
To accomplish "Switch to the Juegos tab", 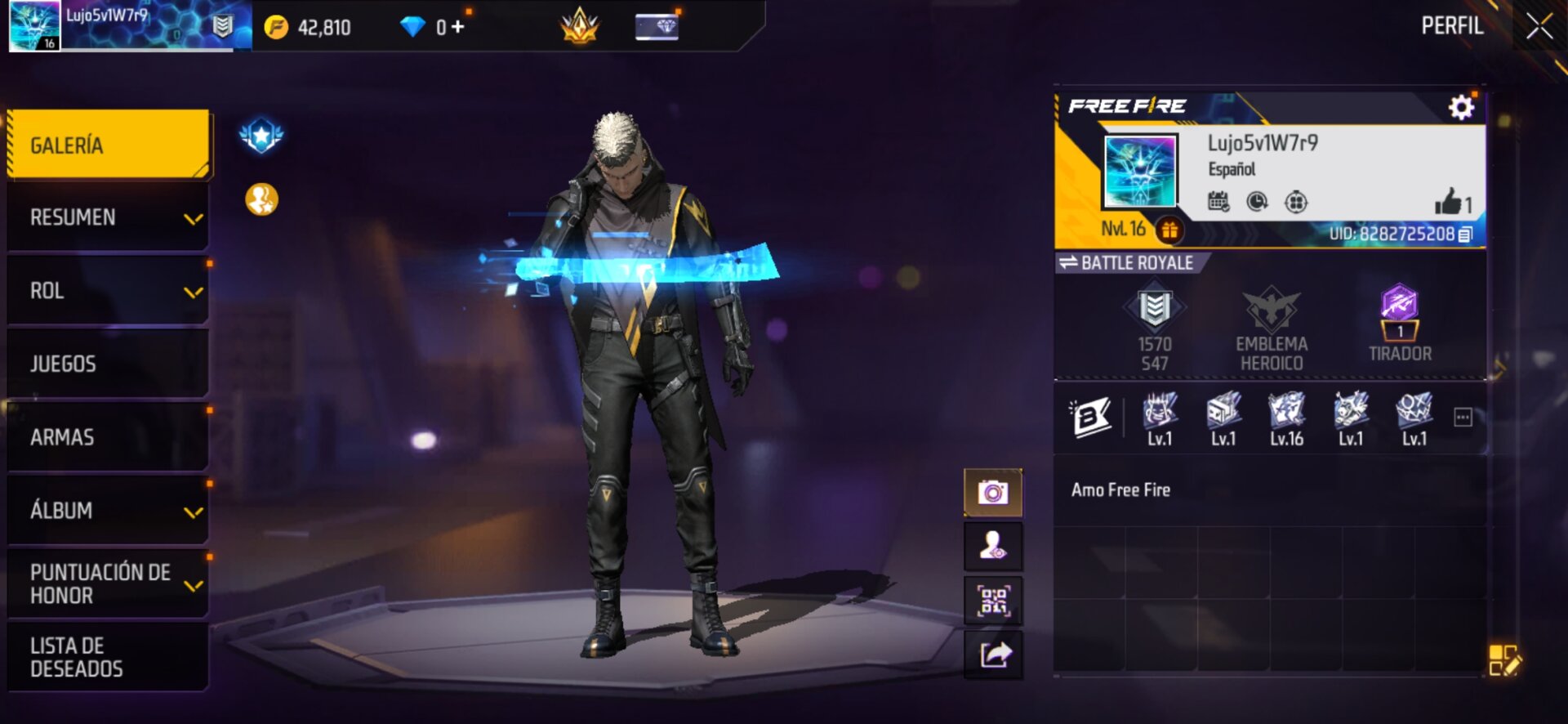I will pyautogui.click(x=108, y=364).
